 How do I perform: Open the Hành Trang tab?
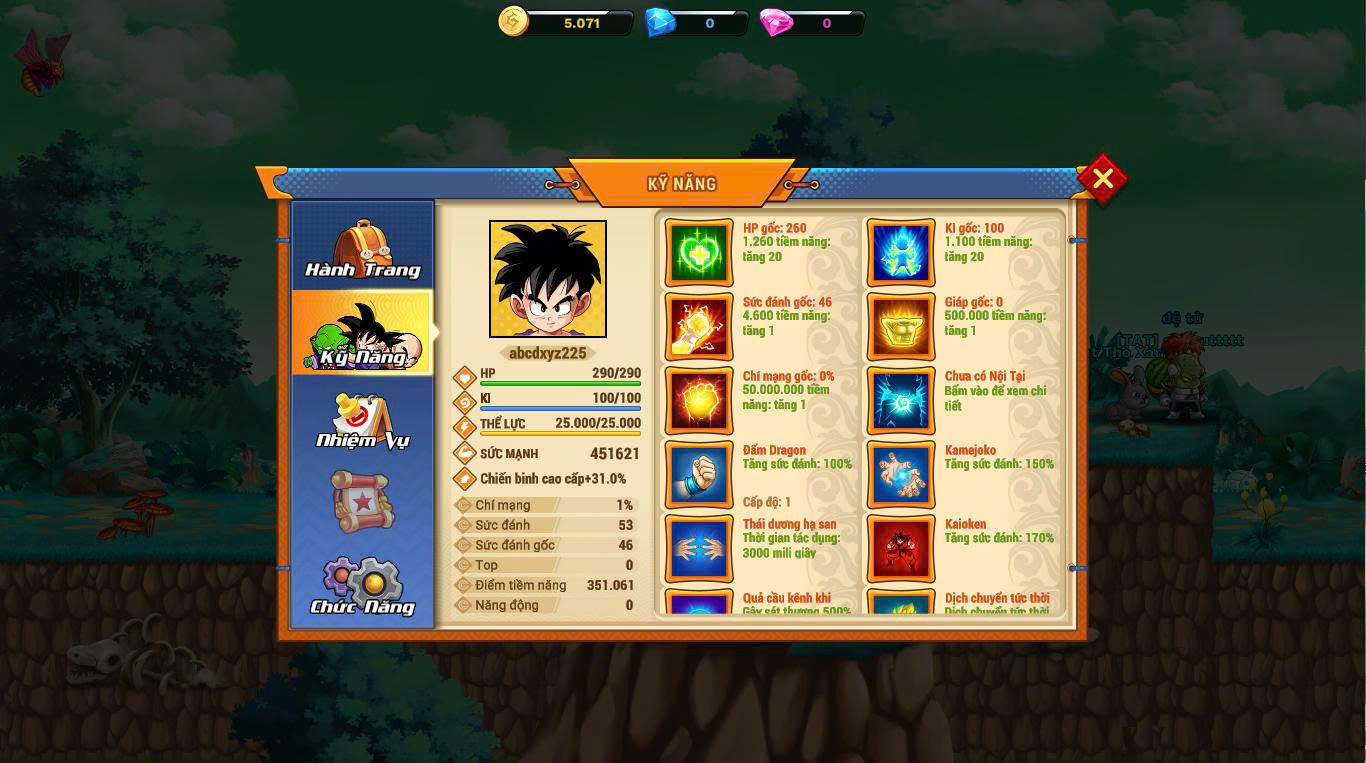362,249
